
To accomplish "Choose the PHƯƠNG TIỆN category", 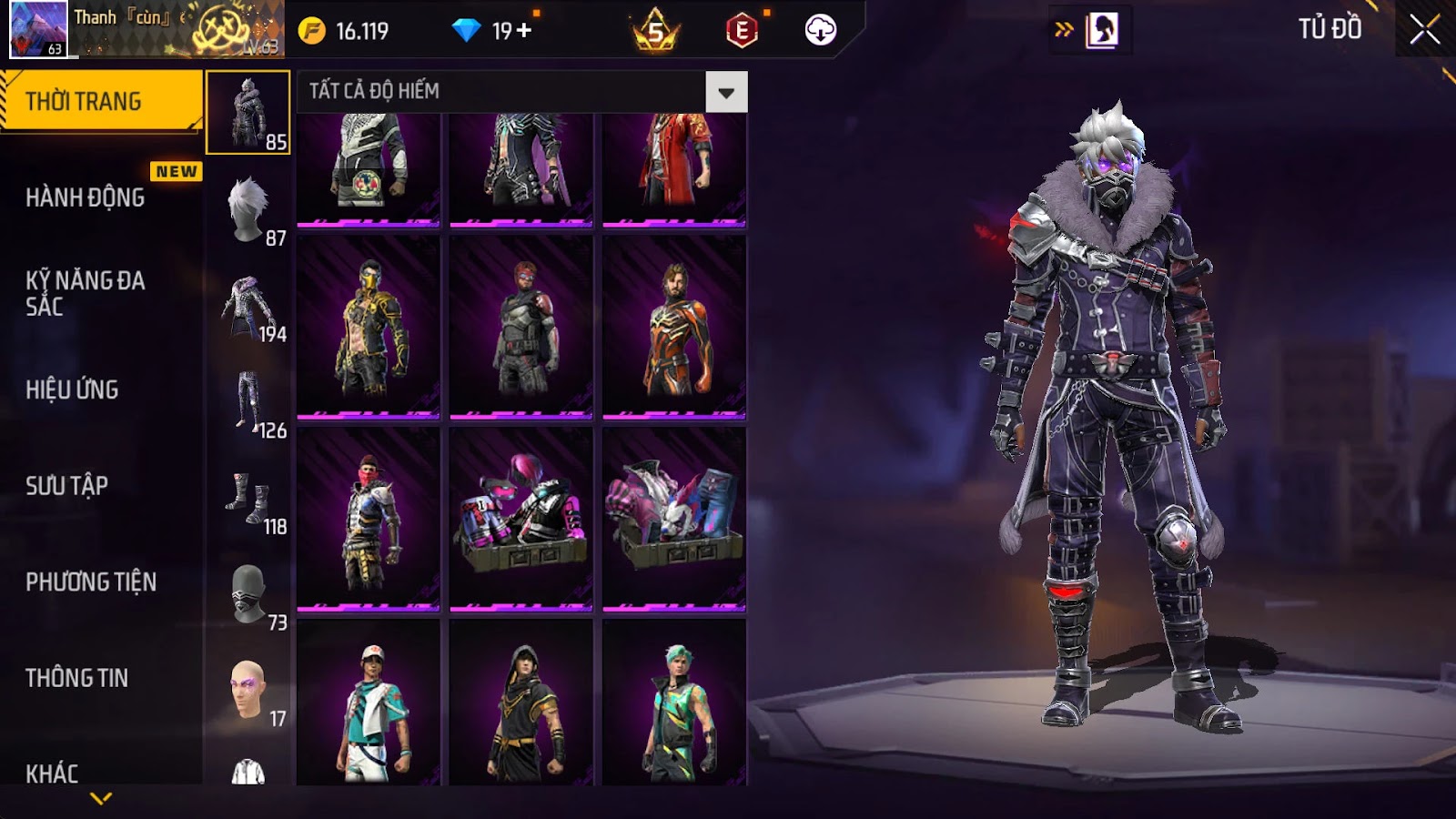I will (91, 581).
